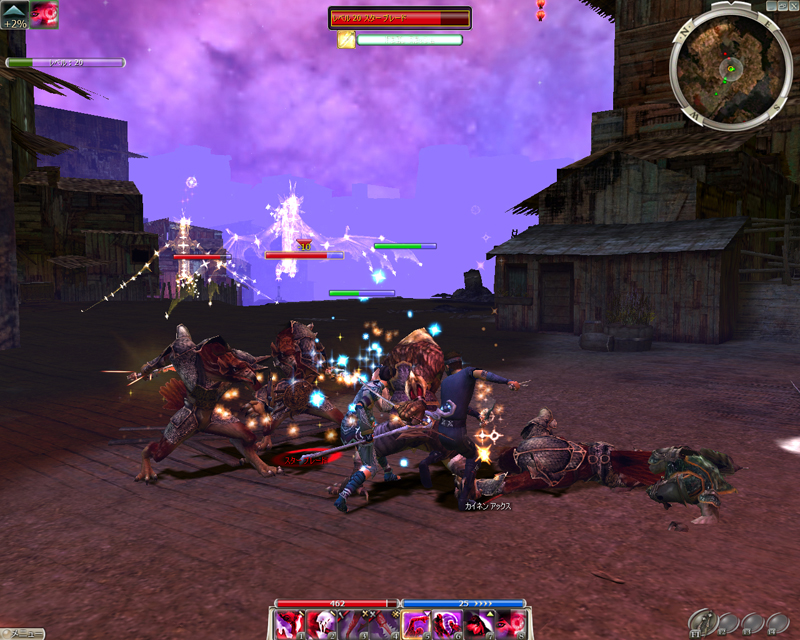Open the menu button in the bottom-left corner
Image resolution: width=800 pixels, height=640 pixels.
coord(22,634)
